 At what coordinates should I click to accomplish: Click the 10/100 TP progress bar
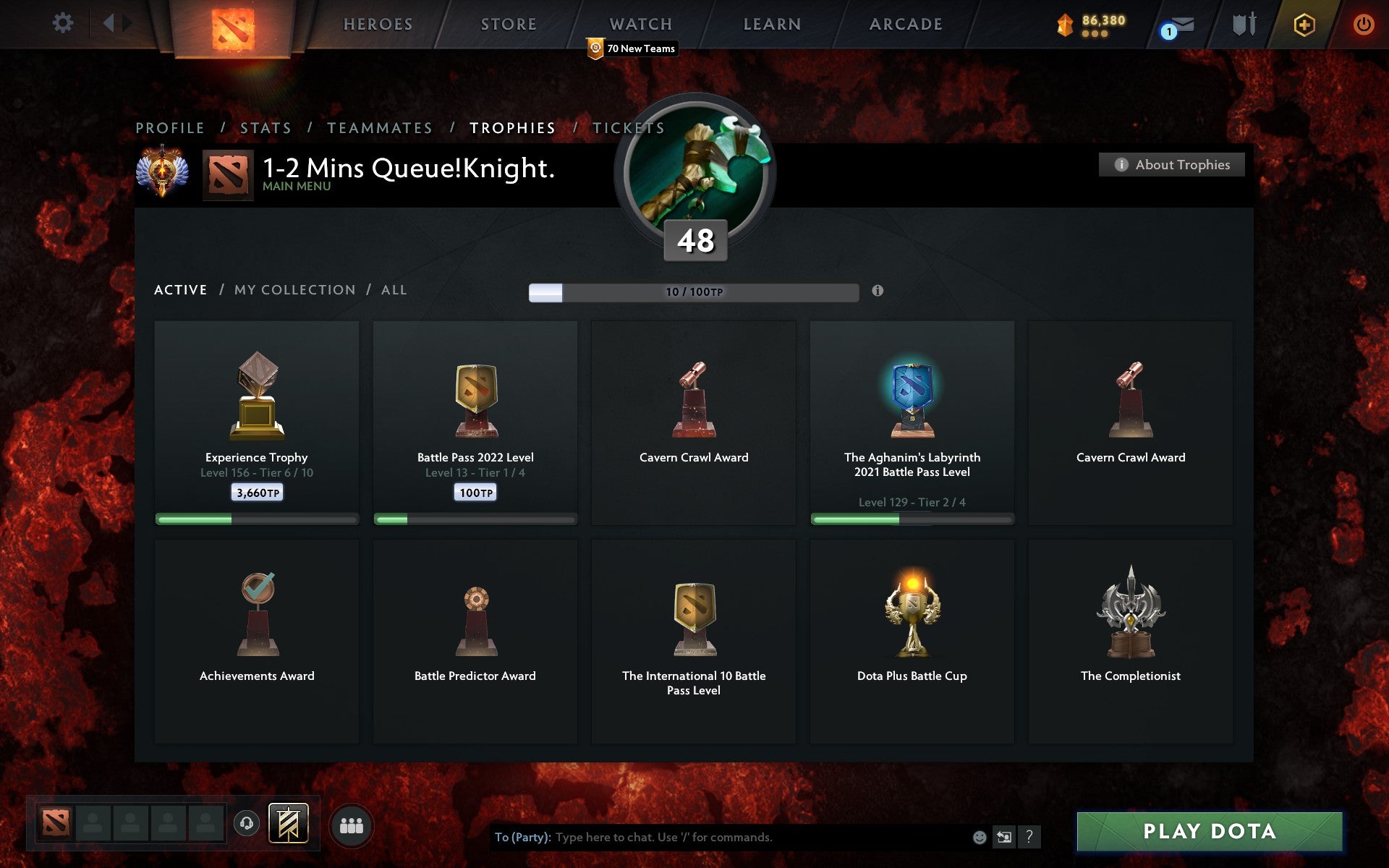(692, 292)
